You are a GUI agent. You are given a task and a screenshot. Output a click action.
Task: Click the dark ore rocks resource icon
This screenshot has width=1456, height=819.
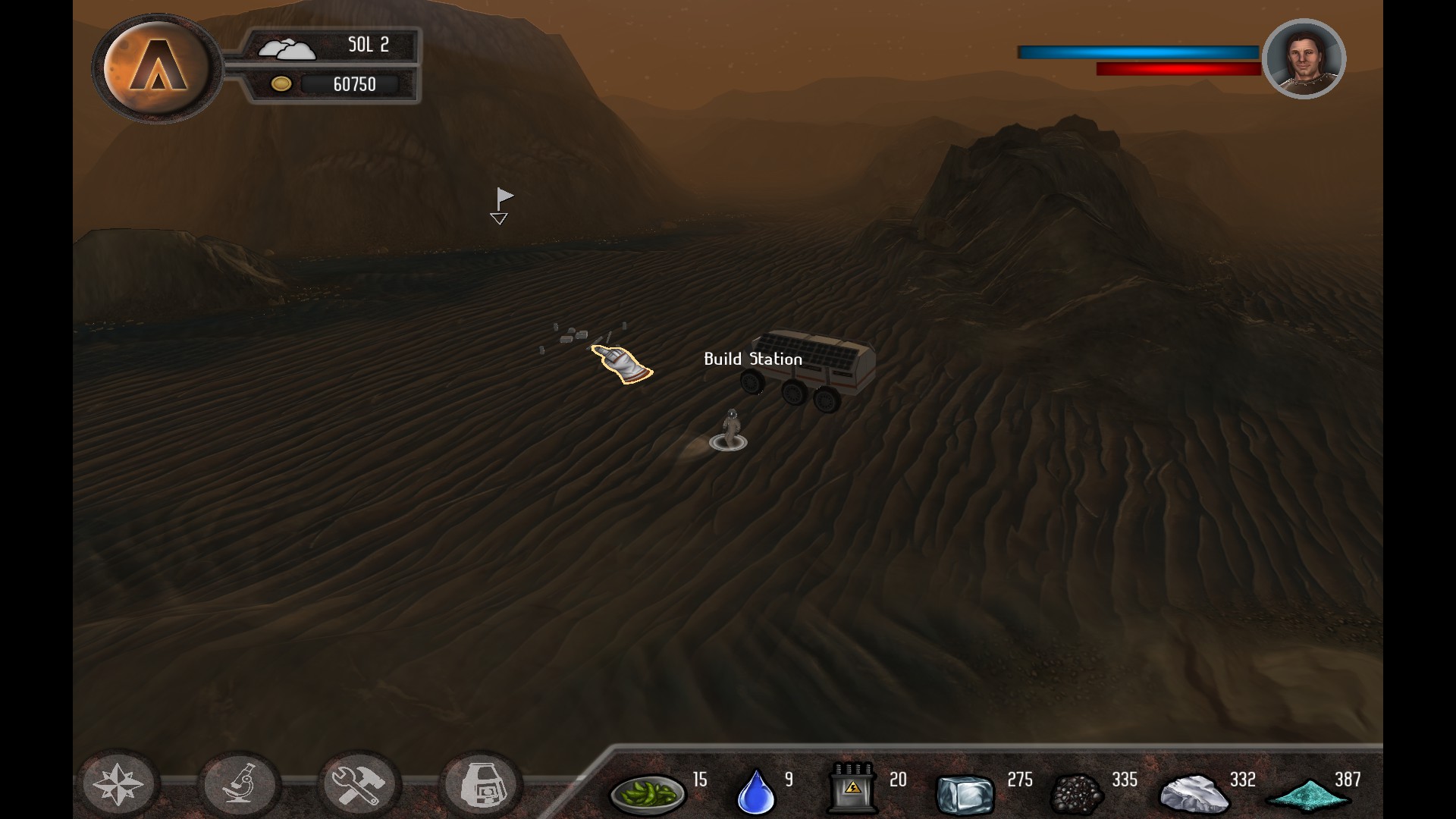pos(1077,793)
